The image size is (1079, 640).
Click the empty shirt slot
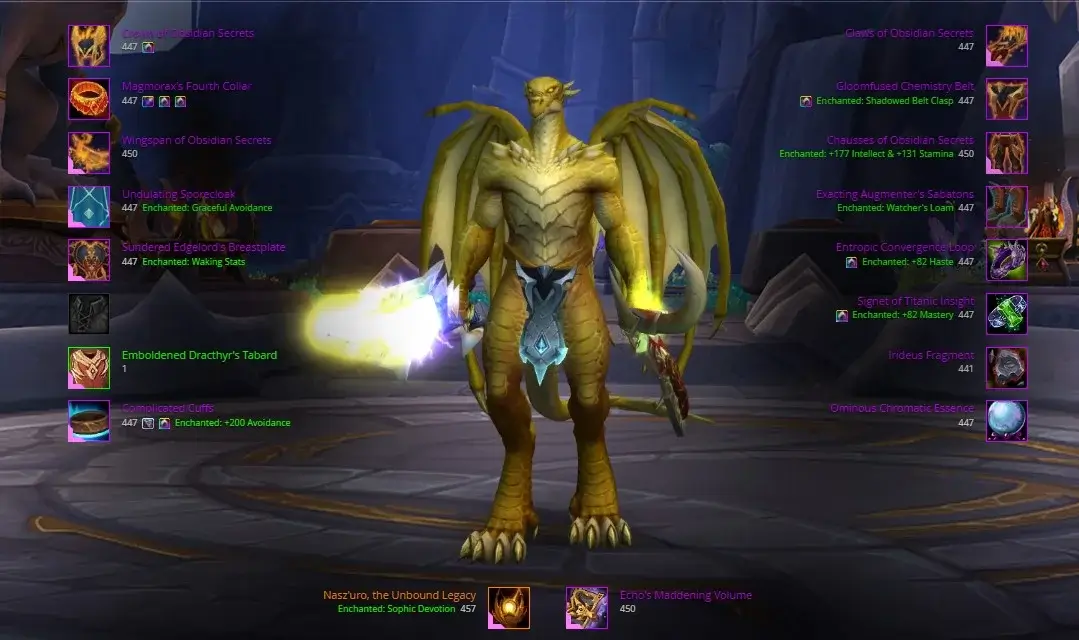89,314
